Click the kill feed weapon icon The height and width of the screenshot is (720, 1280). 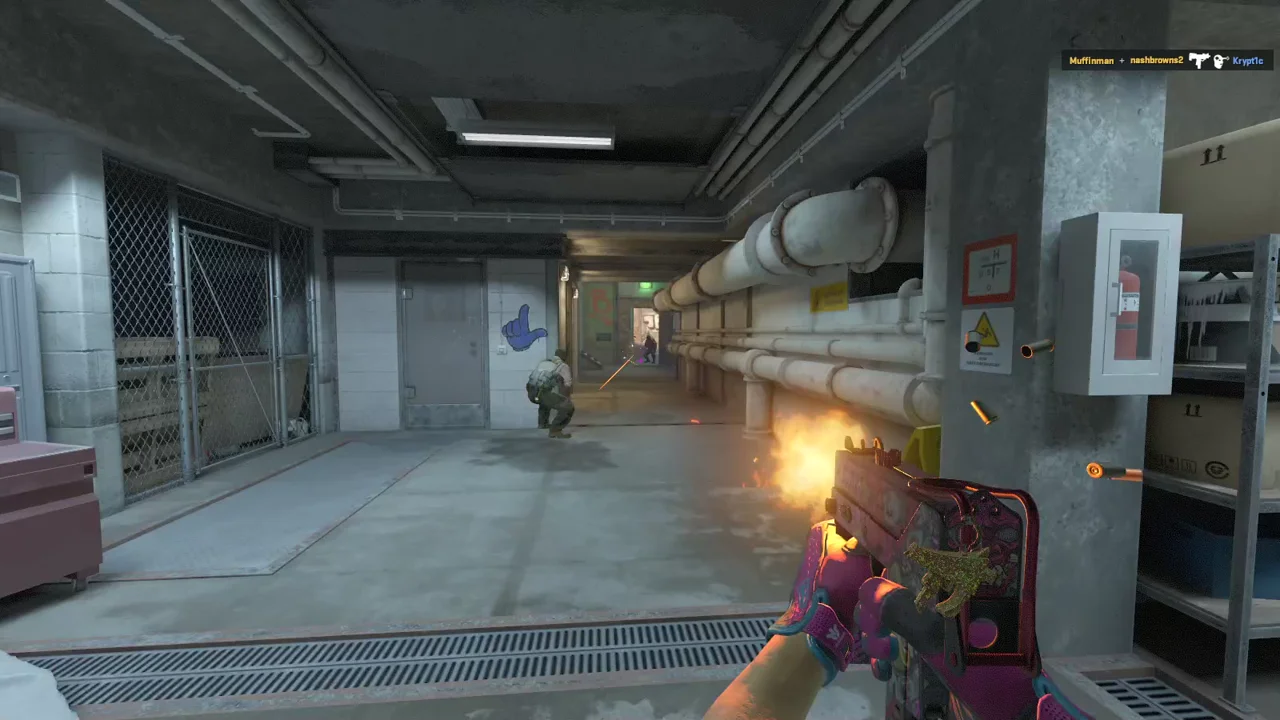[1199, 61]
